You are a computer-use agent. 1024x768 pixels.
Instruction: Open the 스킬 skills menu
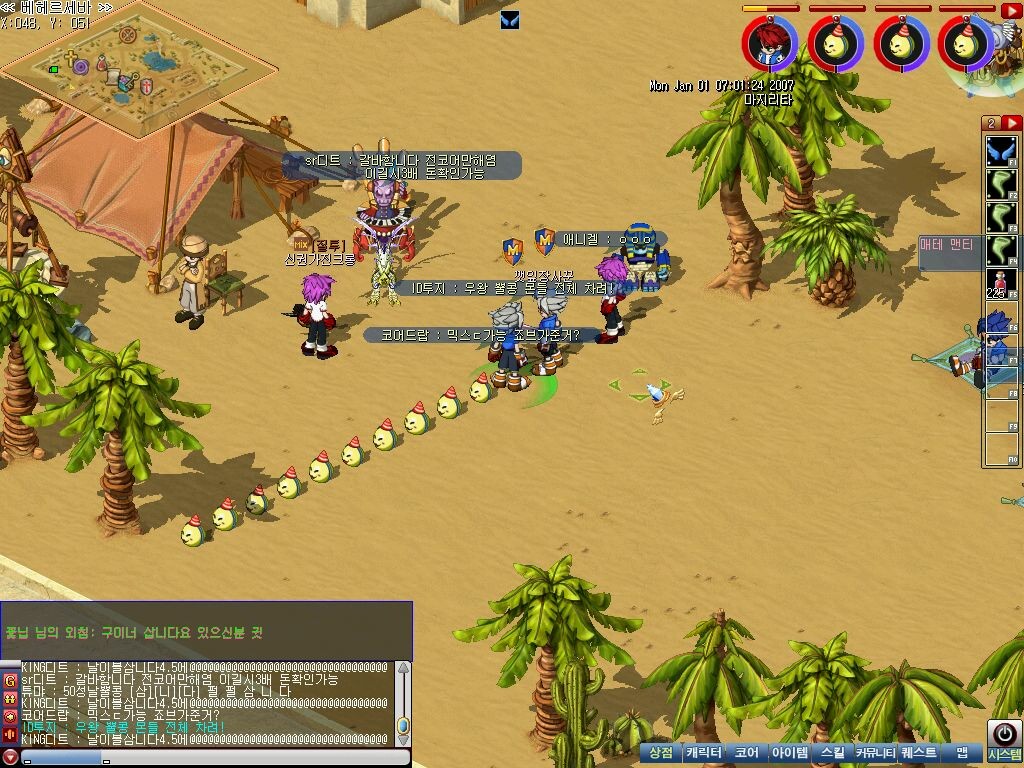pyautogui.click(x=832, y=753)
